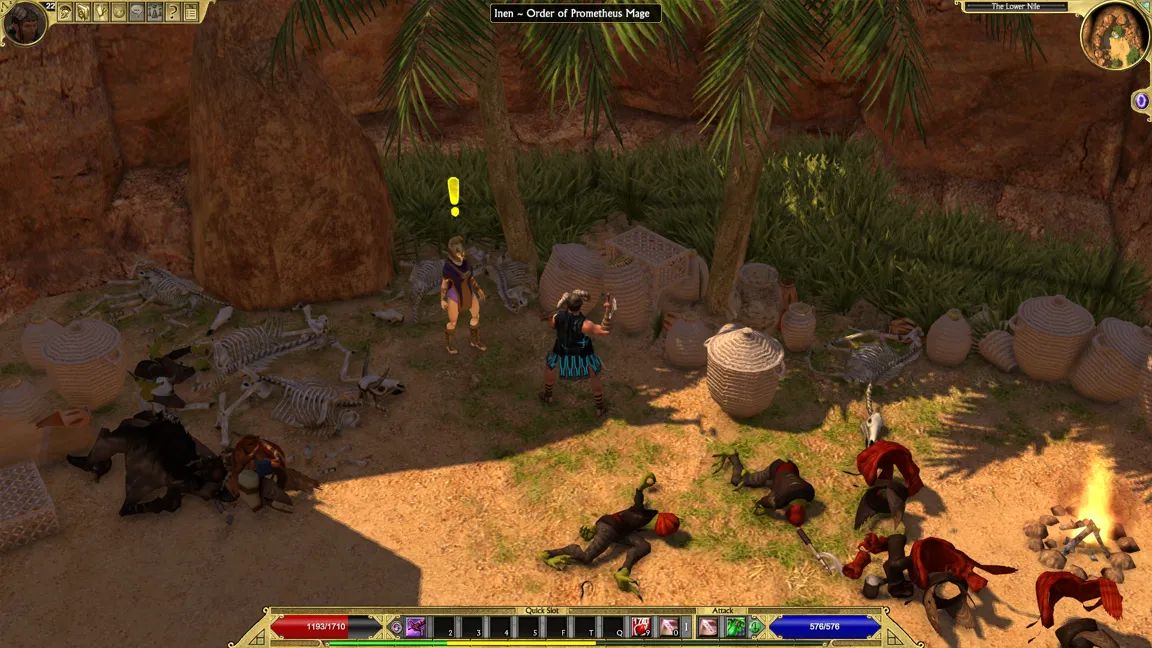The image size is (1152, 648).
Task: Open the character sheet via helmet icon
Action: (65, 12)
